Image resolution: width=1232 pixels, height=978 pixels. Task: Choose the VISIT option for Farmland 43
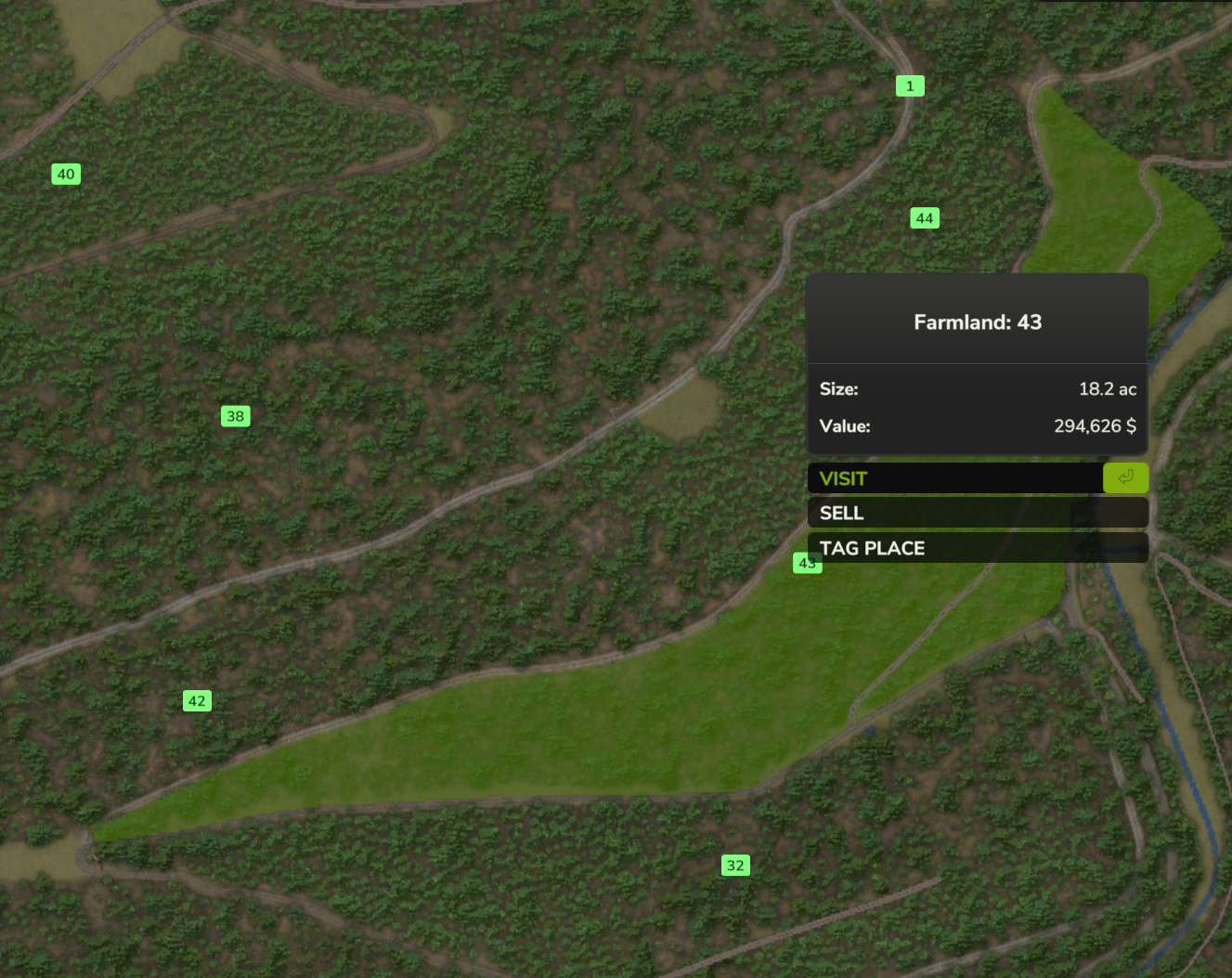pos(954,478)
